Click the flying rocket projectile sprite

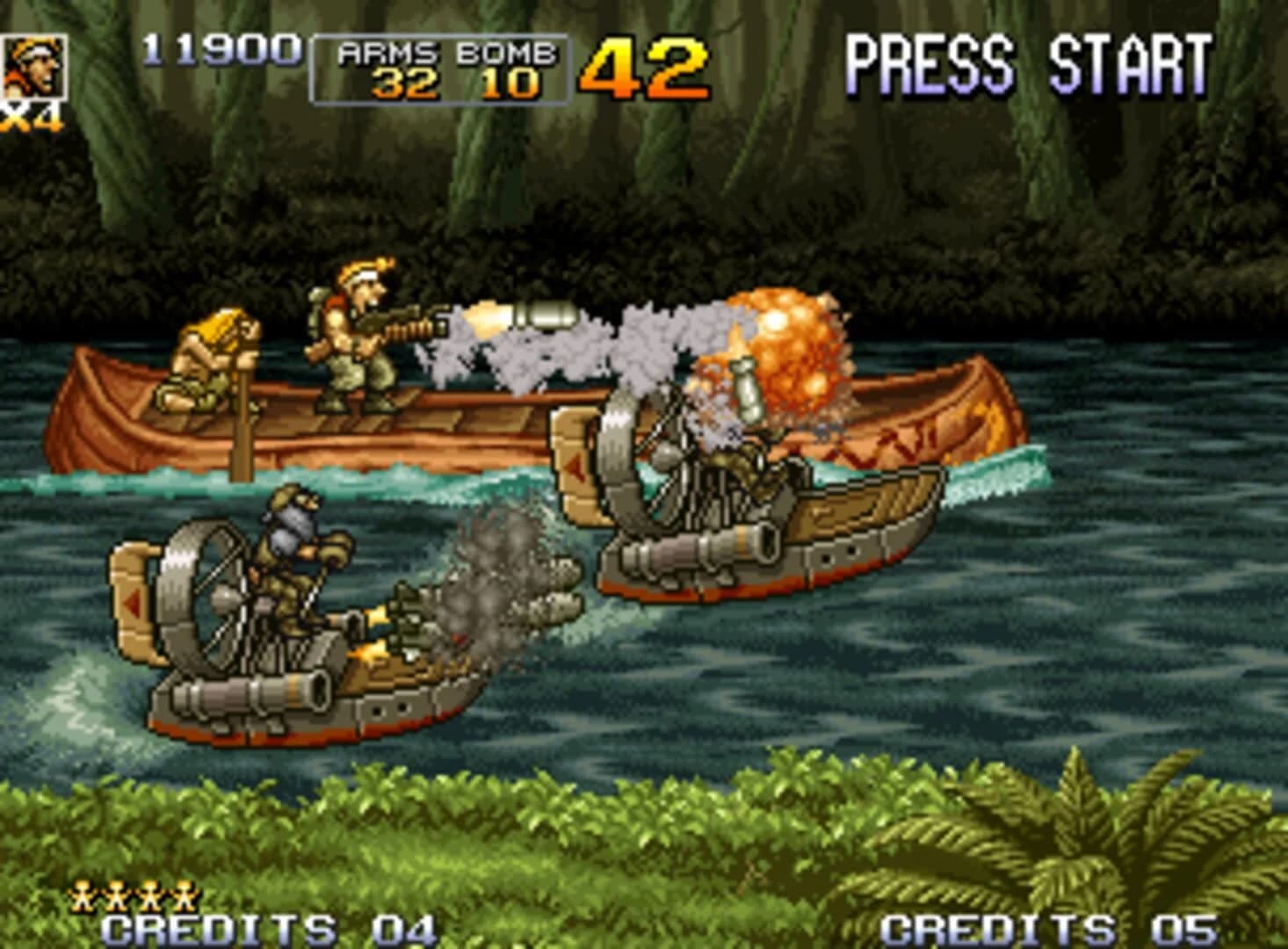545,316
